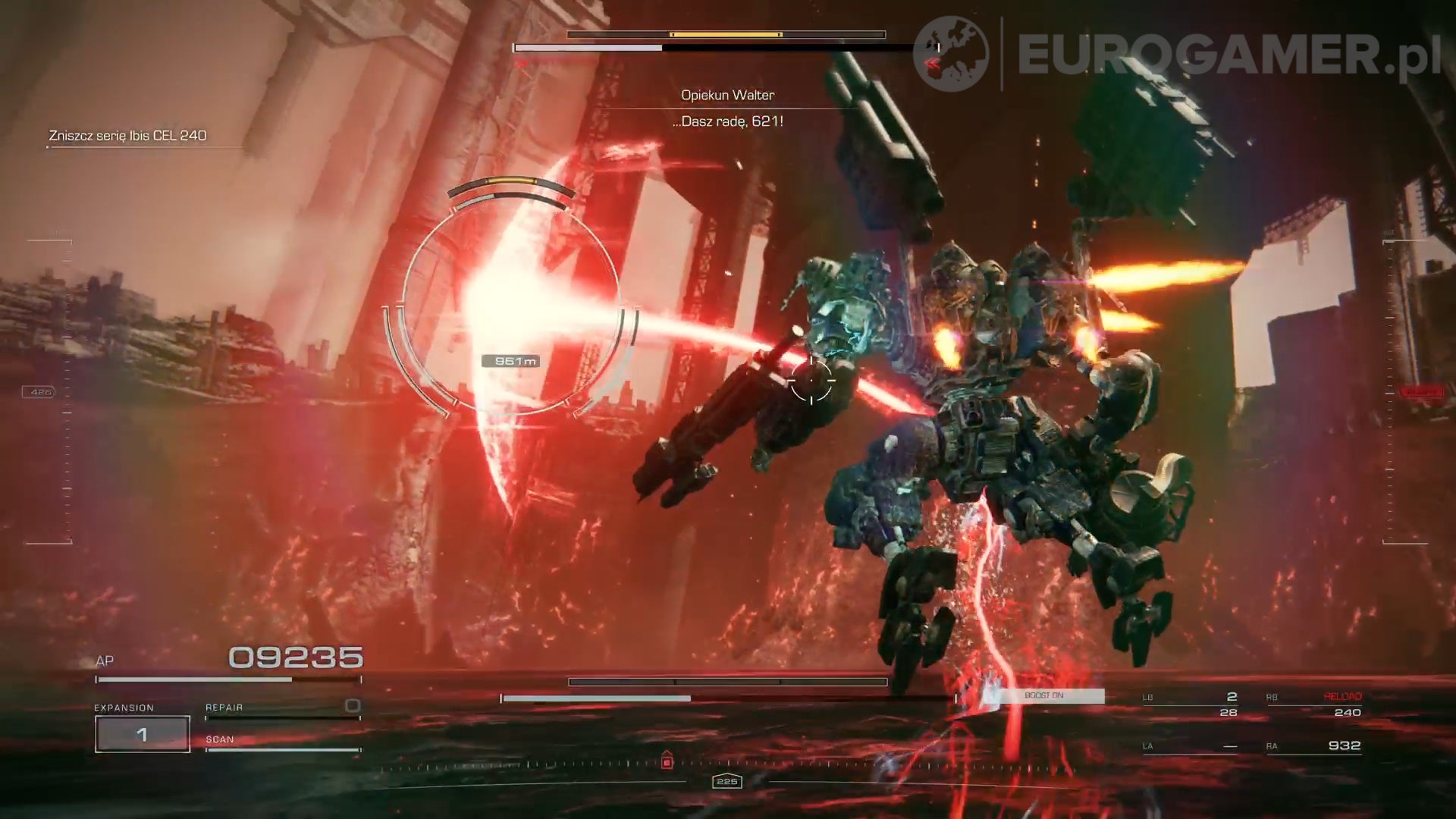
Task: Click the mission objective Zniszcz serię Ibis CEL 240
Action: tap(128, 136)
